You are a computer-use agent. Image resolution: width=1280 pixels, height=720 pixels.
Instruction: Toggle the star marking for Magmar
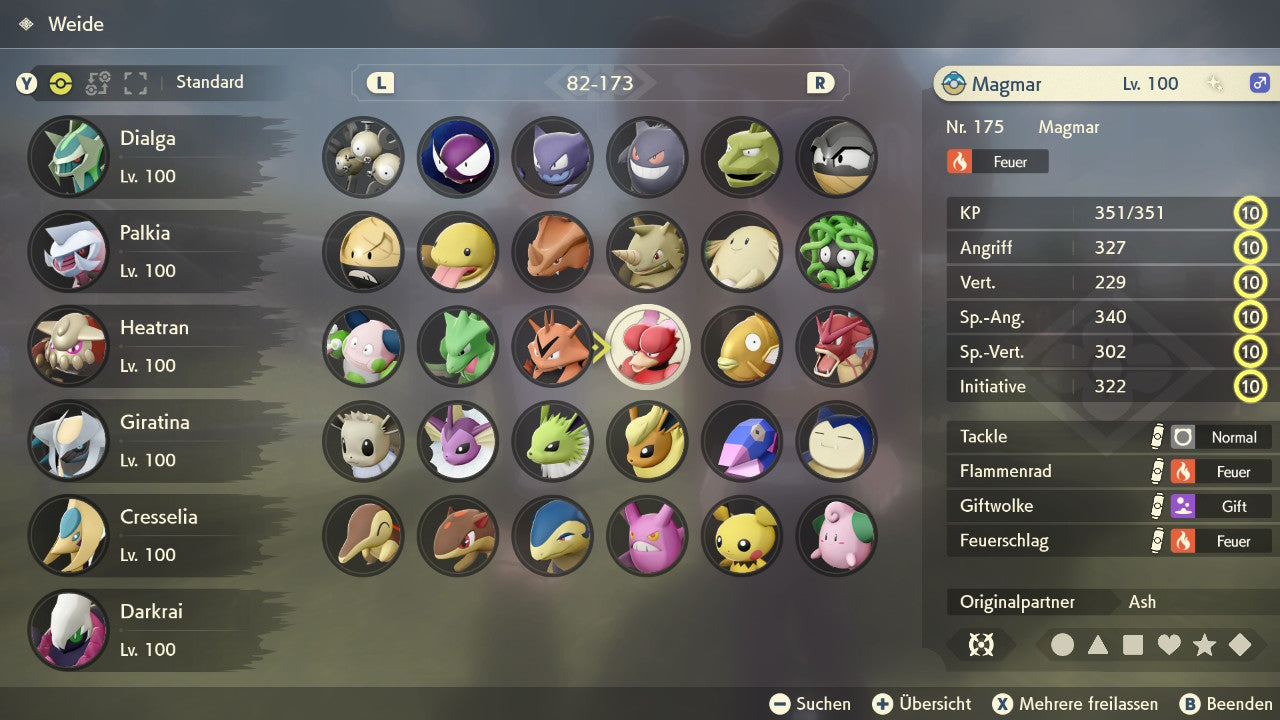(x=1204, y=645)
